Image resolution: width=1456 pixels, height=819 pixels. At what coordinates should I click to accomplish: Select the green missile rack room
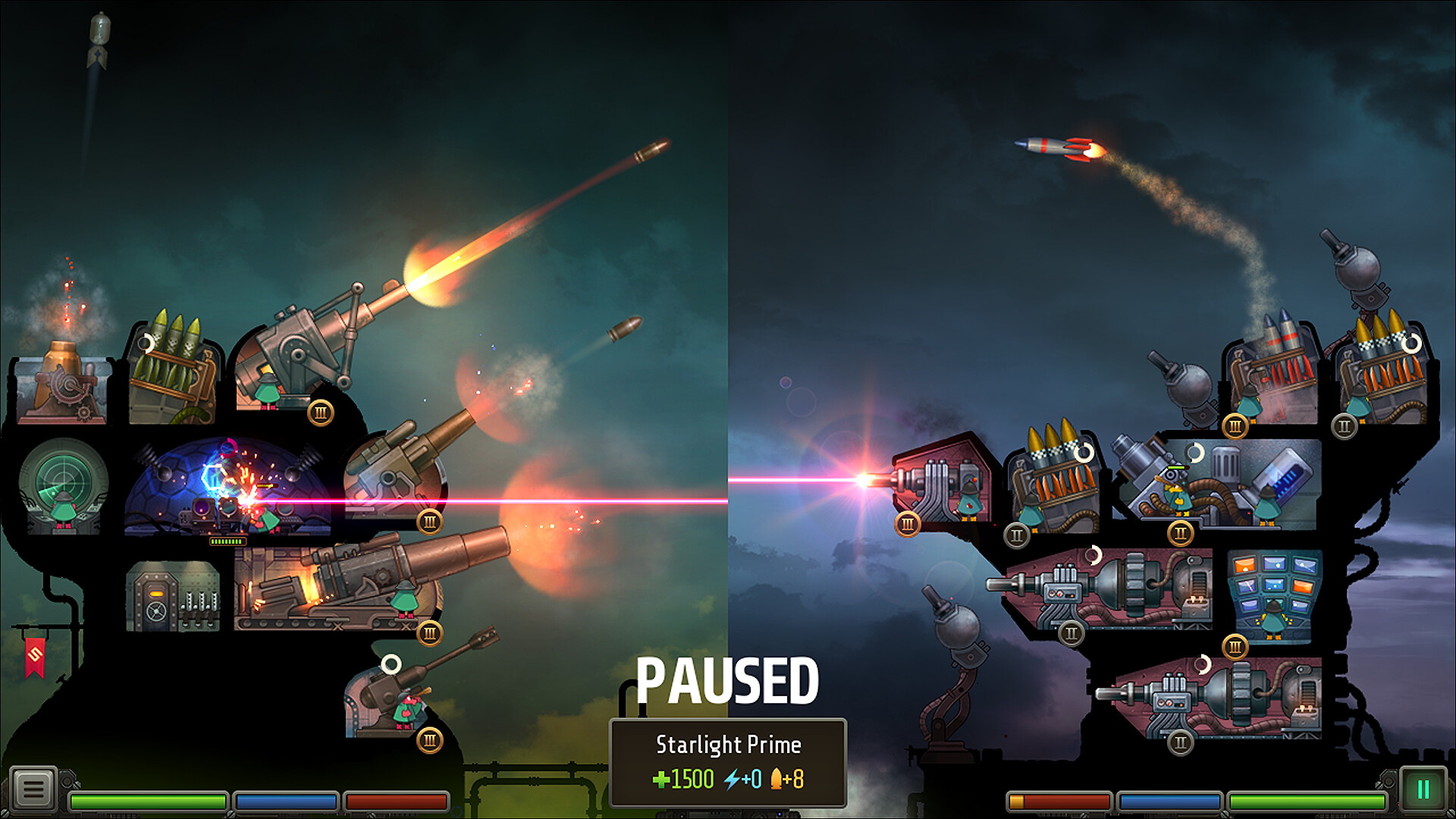pos(171,372)
